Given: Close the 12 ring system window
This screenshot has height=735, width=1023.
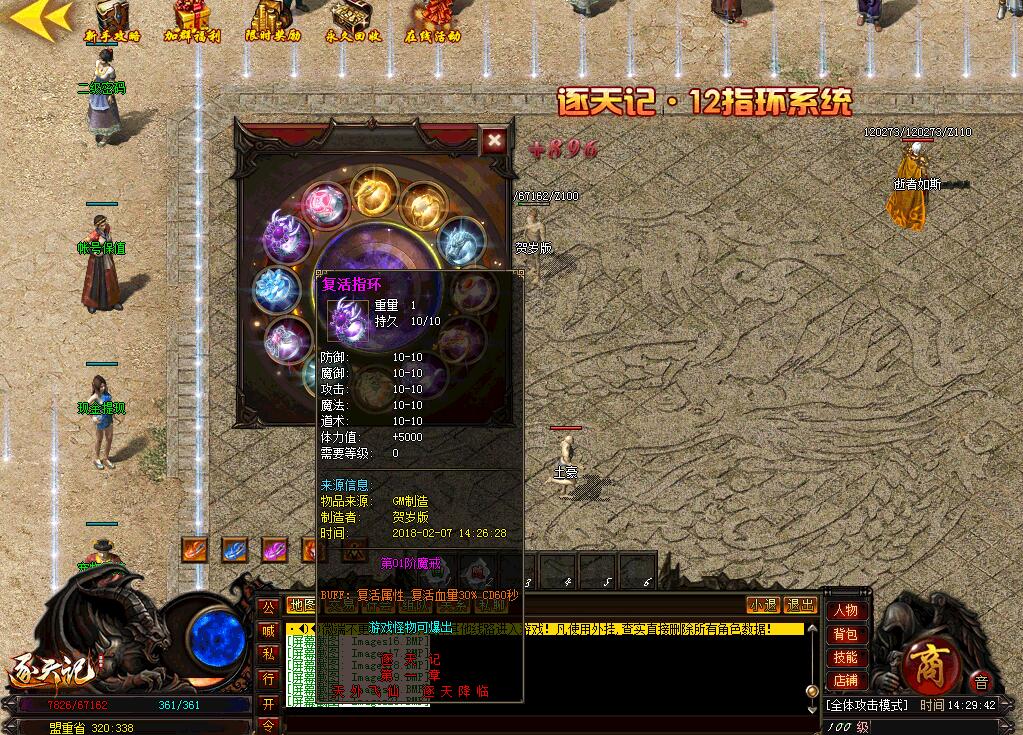Looking at the screenshot, I should point(494,141).
